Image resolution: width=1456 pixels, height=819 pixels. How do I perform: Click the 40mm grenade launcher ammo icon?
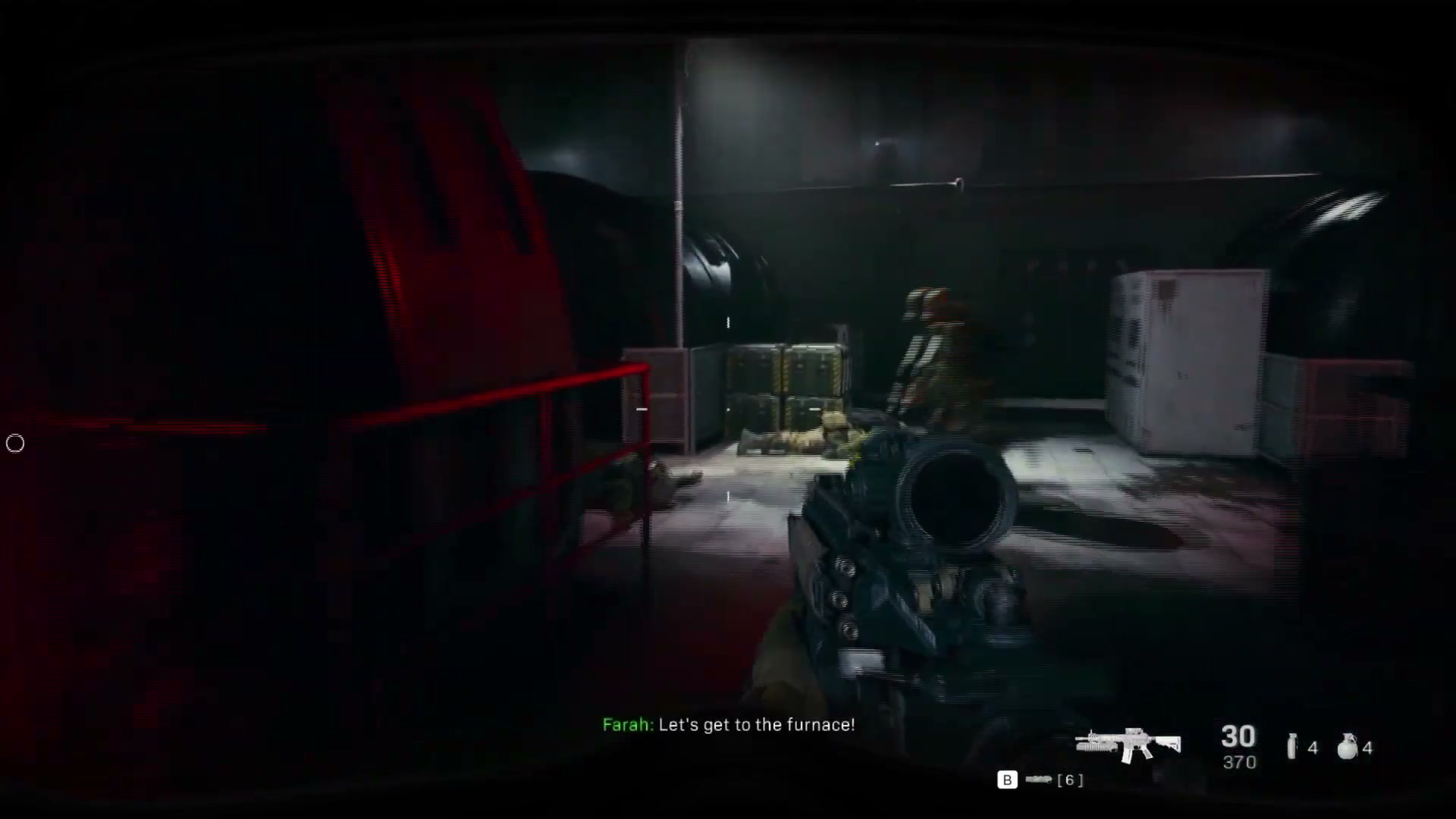click(1038, 779)
